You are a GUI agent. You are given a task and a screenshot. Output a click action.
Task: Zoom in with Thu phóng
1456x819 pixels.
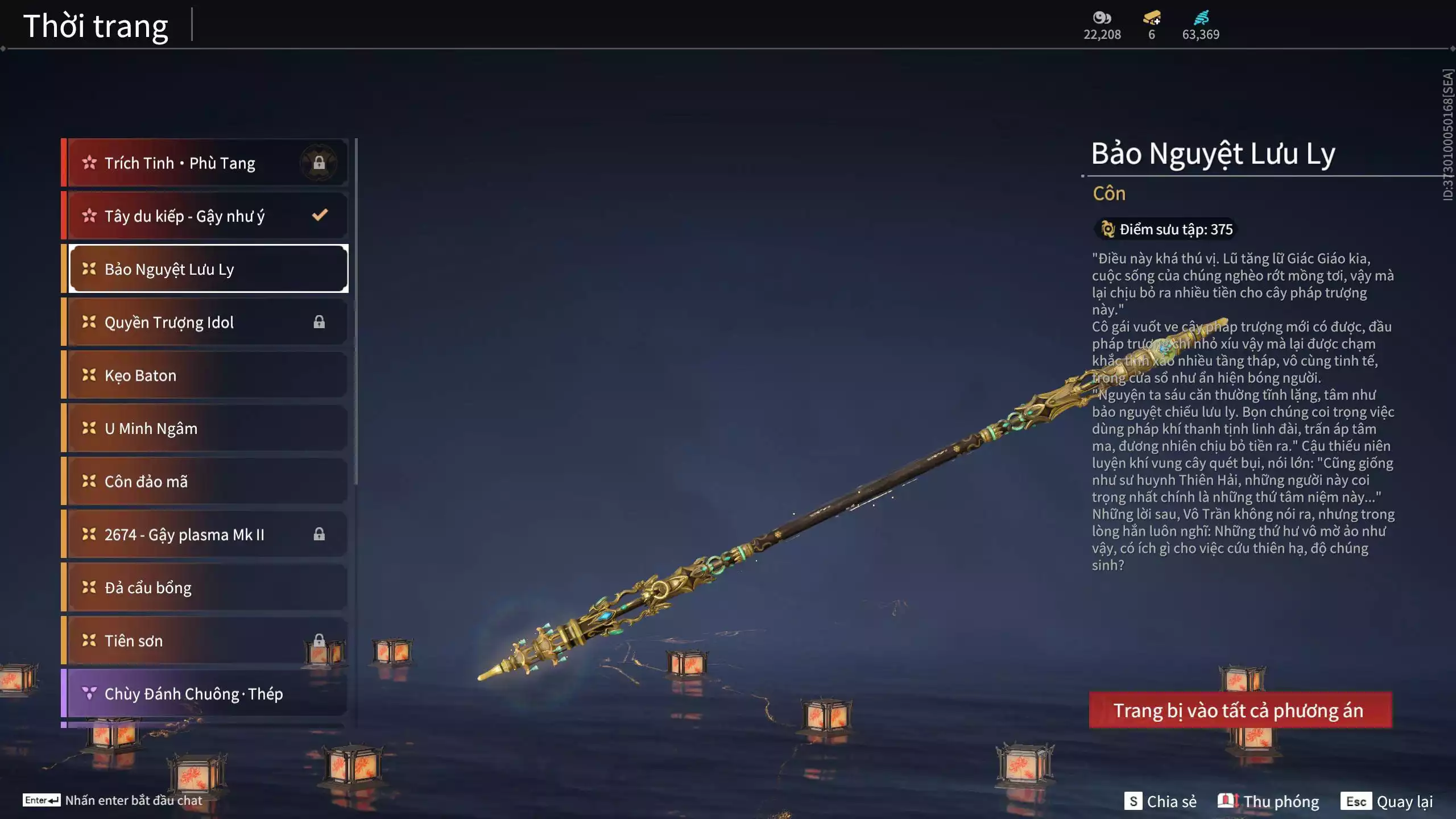tap(1268, 801)
